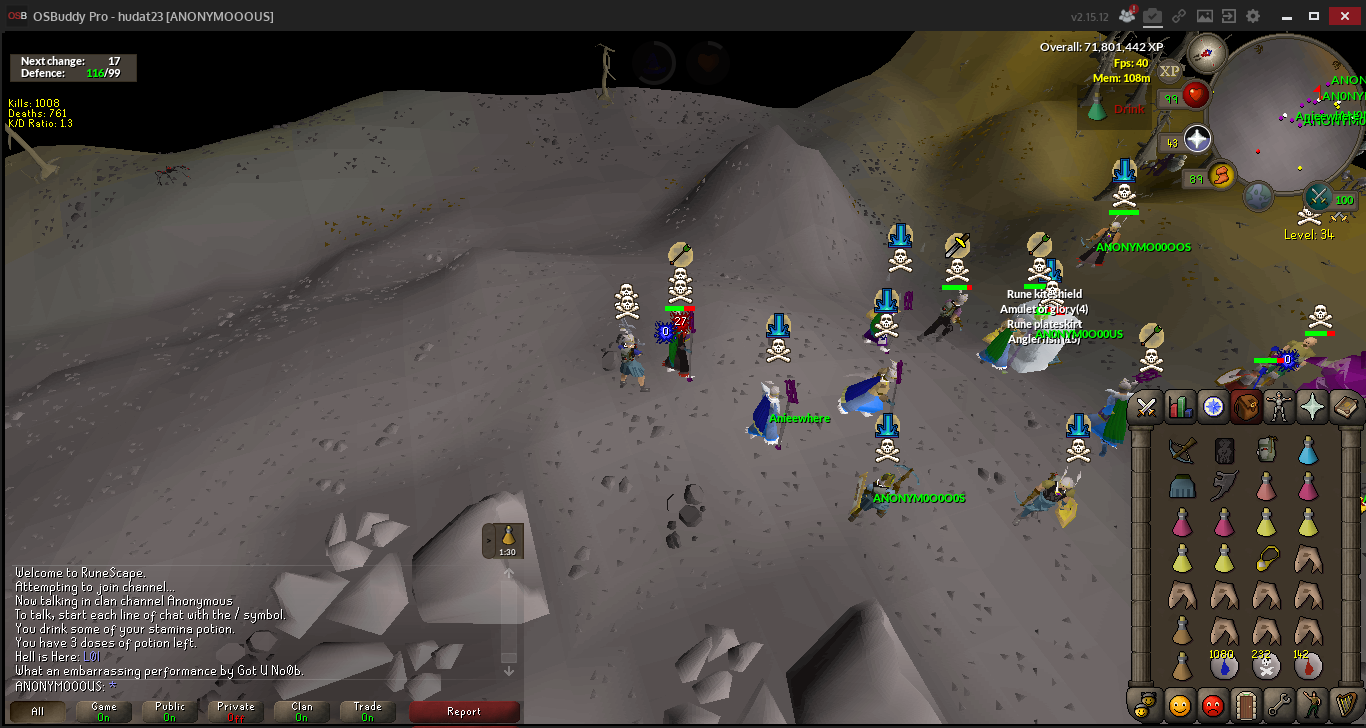Select the Clan chat filter
This screenshot has width=1366, height=728.
coord(301,711)
